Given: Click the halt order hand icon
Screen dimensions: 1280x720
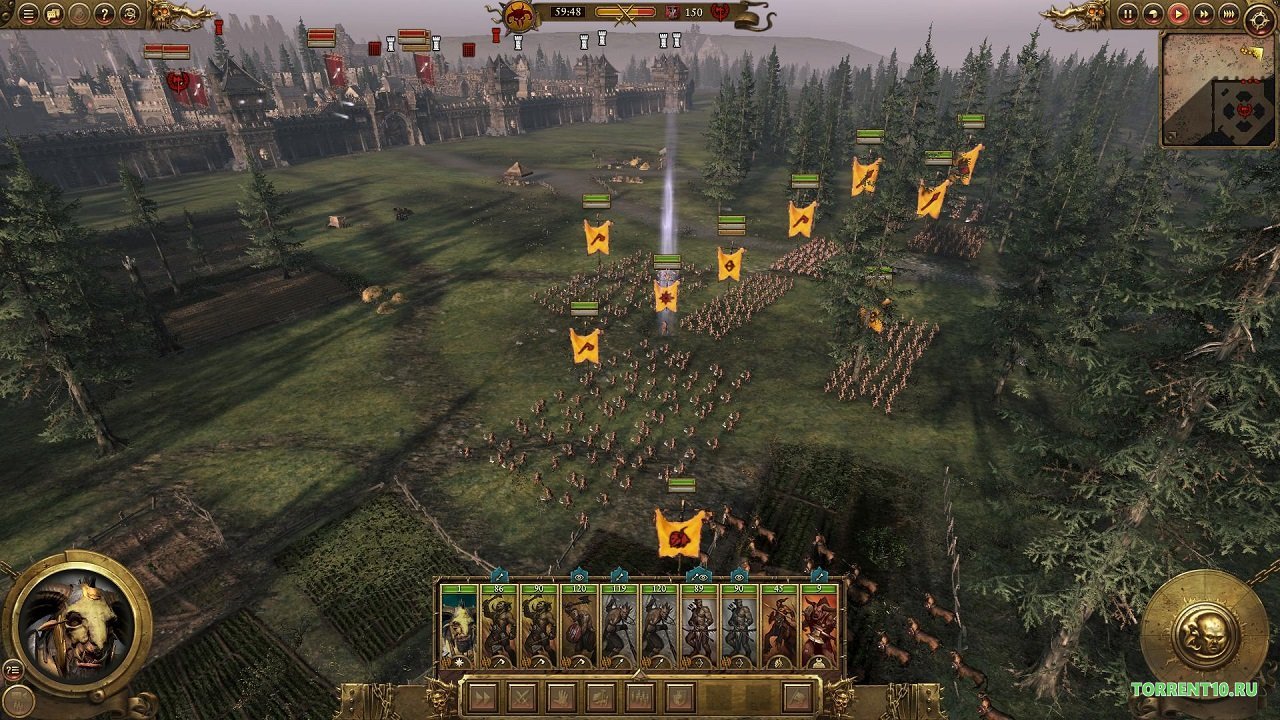Looking at the screenshot, I should (x=562, y=695).
